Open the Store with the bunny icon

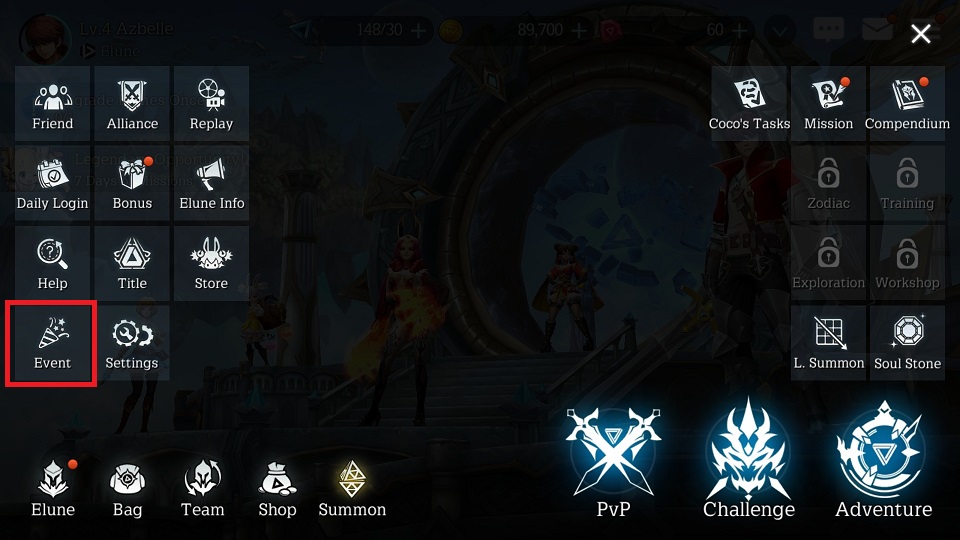point(211,263)
